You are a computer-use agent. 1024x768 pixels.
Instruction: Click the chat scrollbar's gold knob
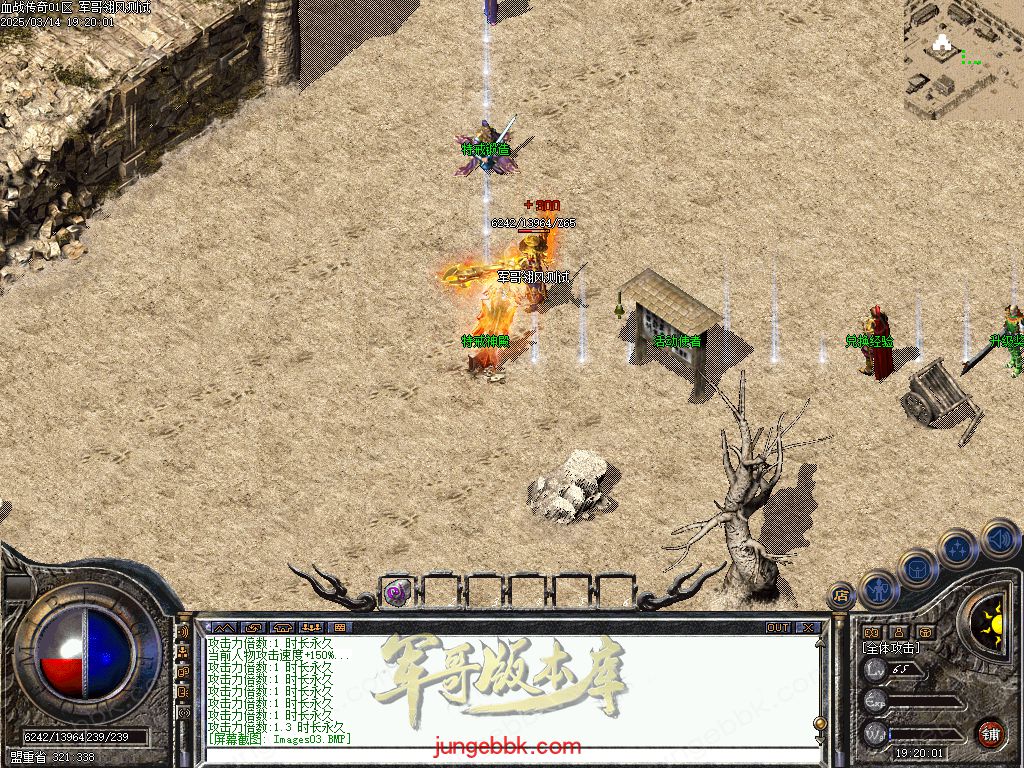point(820,722)
